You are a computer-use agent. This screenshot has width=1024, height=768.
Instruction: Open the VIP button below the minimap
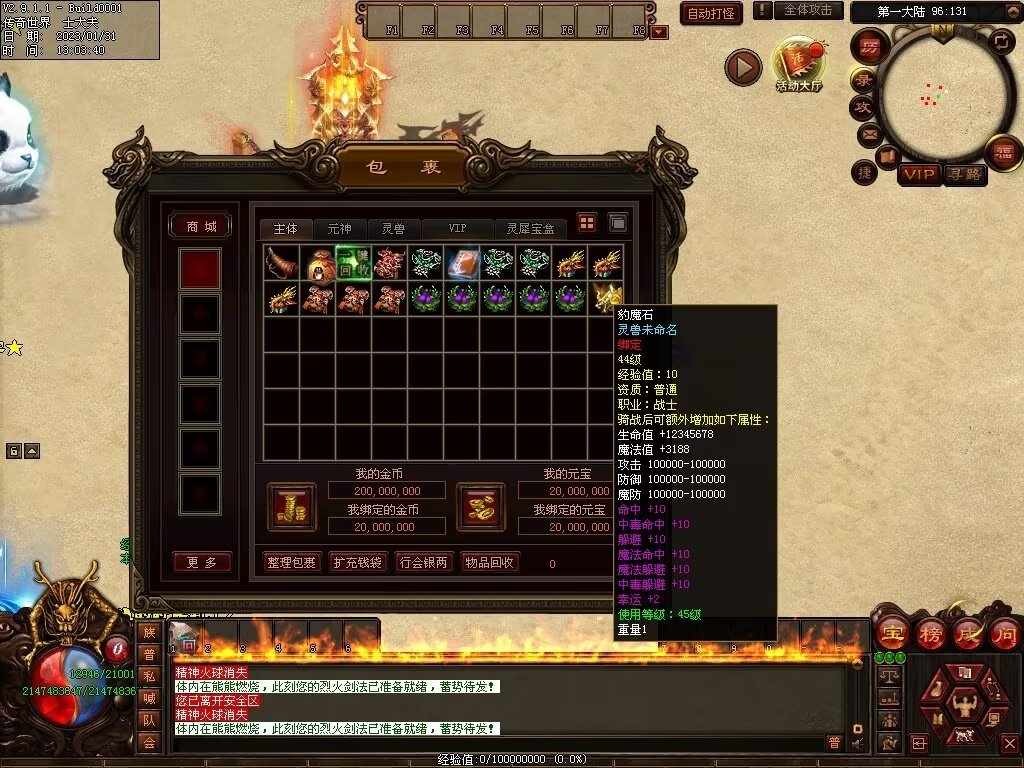click(918, 175)
